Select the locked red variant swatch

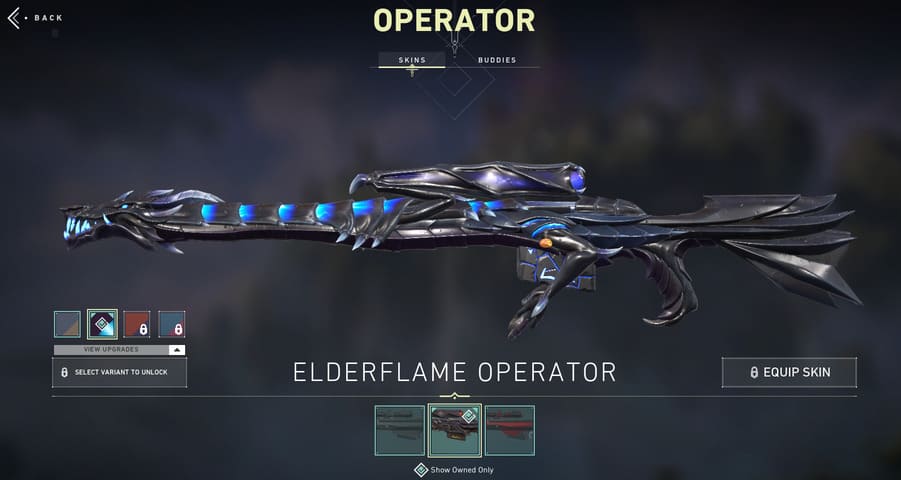[x=137, y=324]
